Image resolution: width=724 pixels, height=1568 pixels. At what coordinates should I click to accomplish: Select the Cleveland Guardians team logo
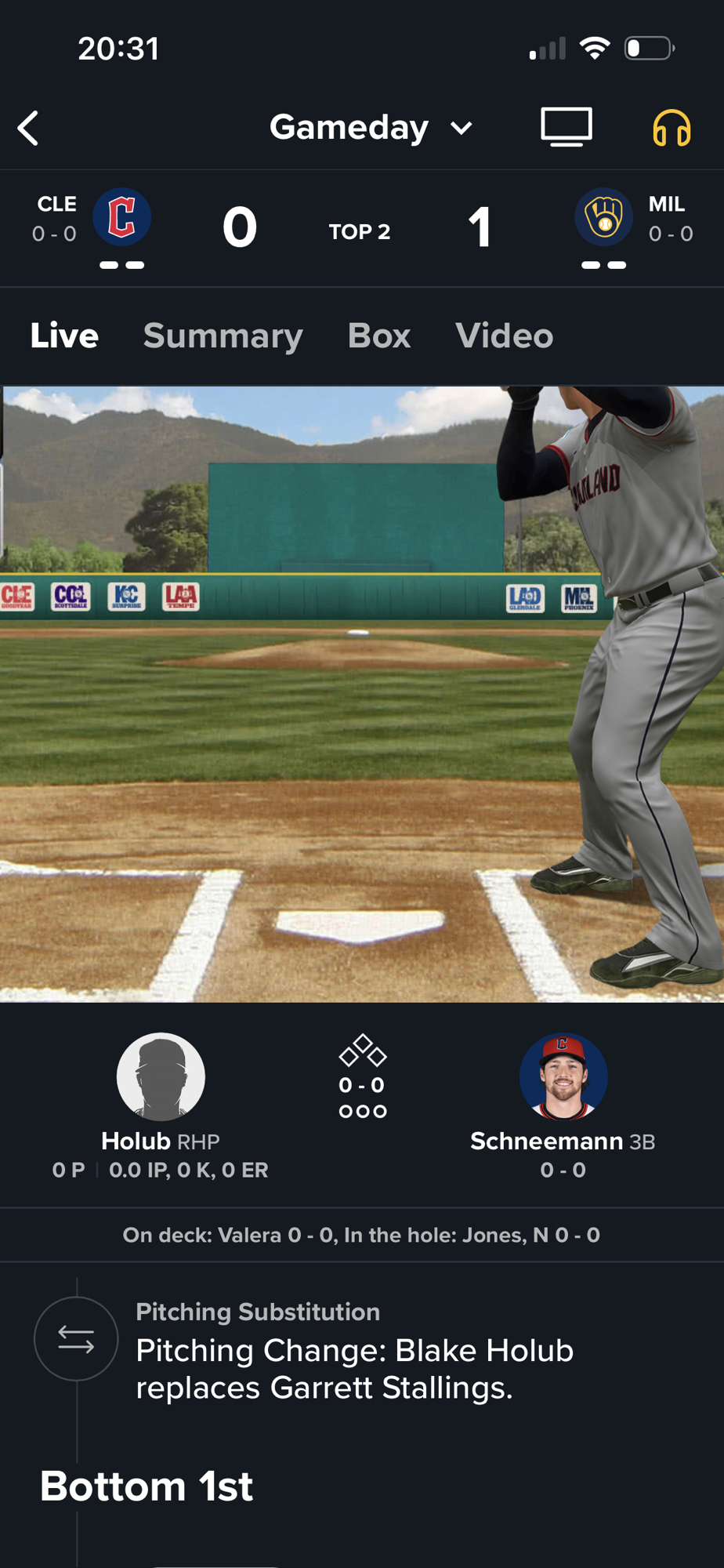pos(122,217)
